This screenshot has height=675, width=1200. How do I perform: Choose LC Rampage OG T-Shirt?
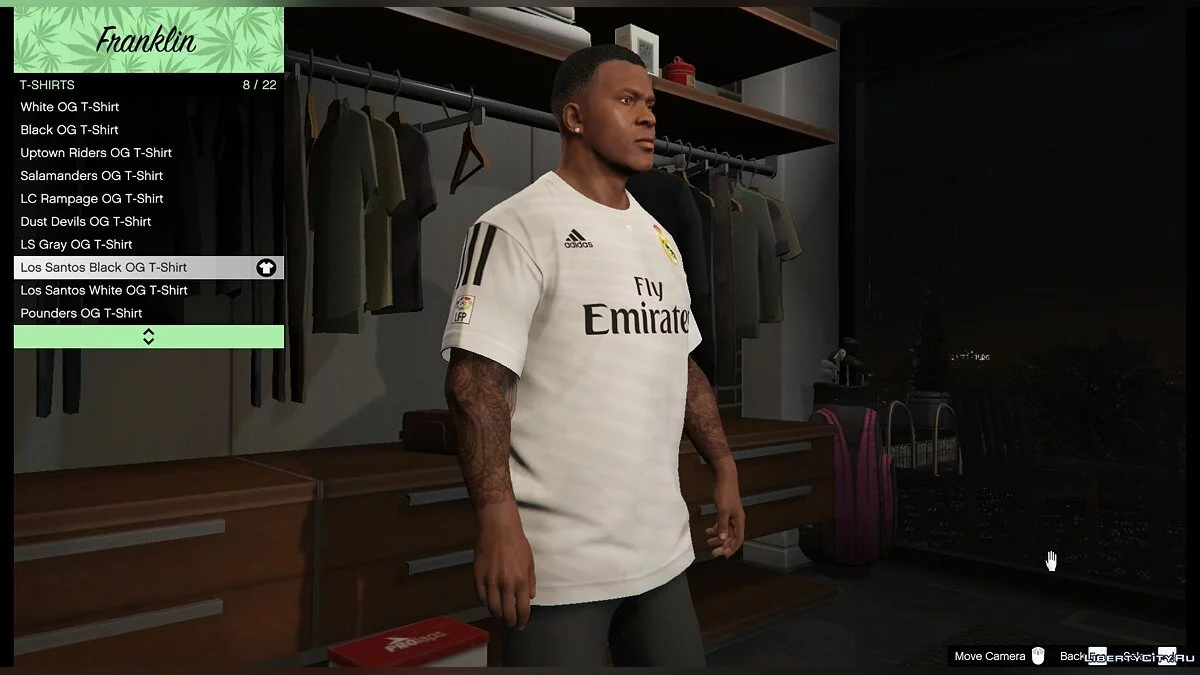click(x=92, y=199)
